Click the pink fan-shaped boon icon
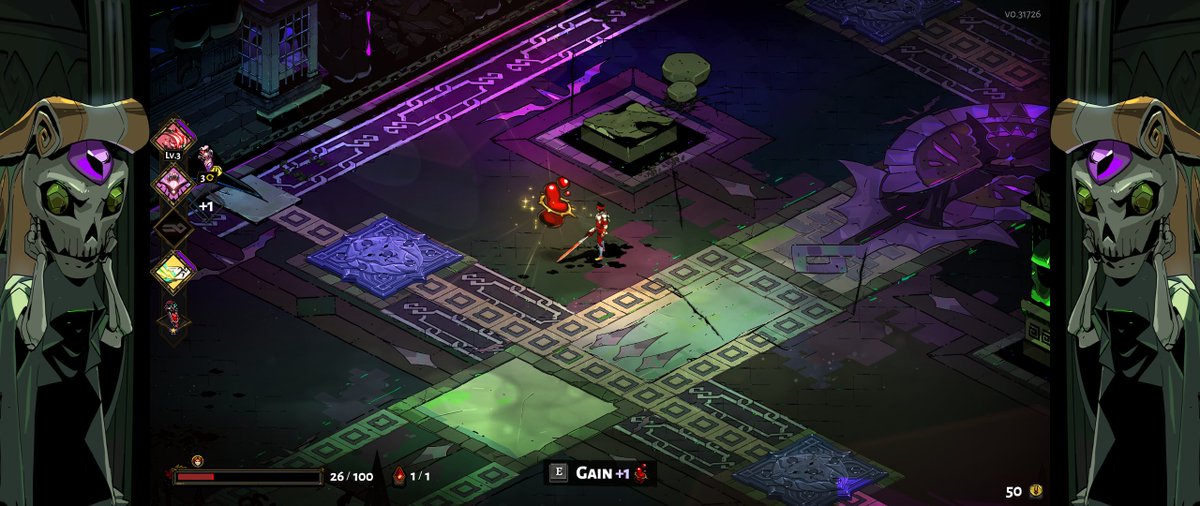This screenshot has height=506, width=1200. pyautogui.click(x=171, y=181)
